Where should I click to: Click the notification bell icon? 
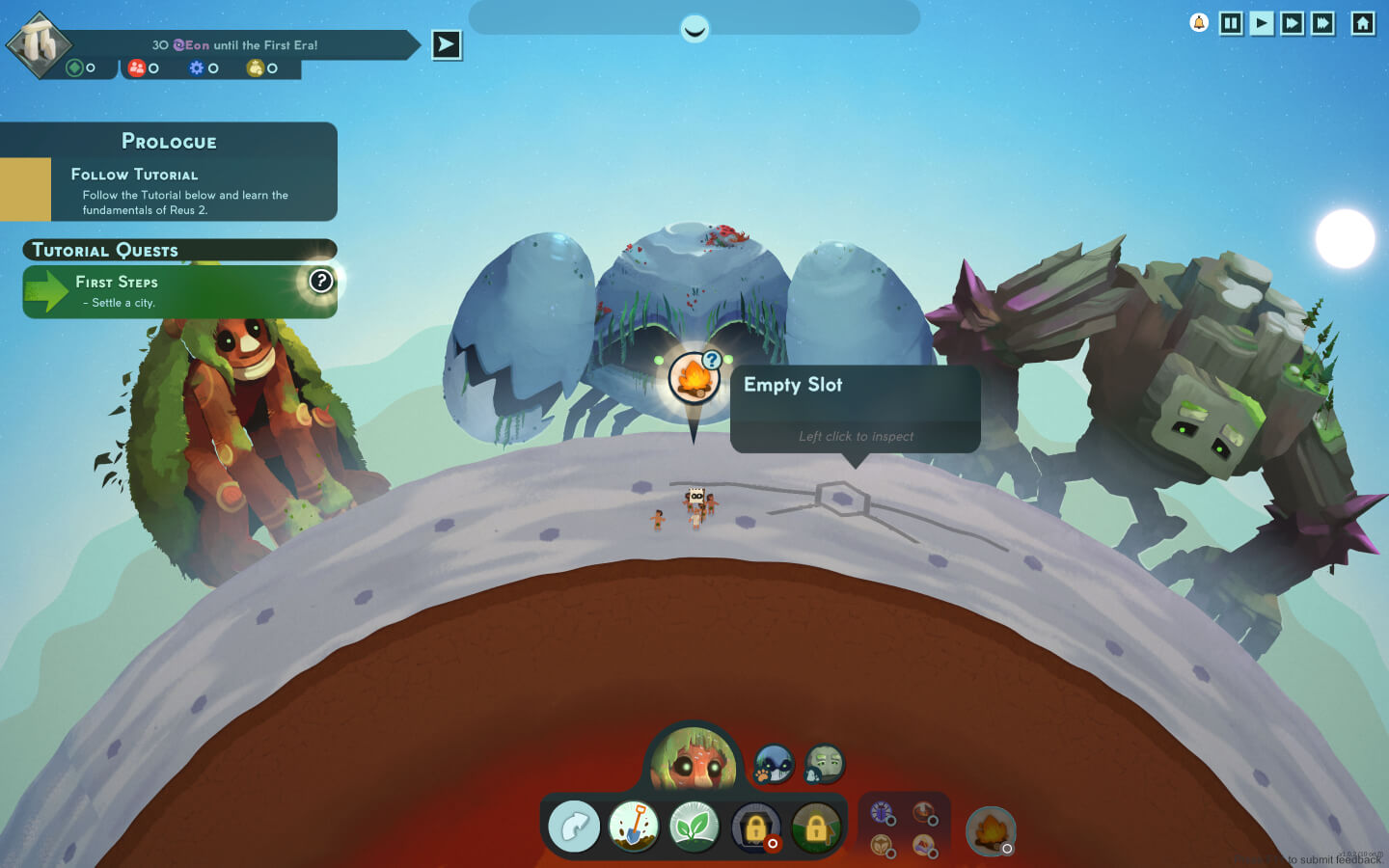point(1197,21)
